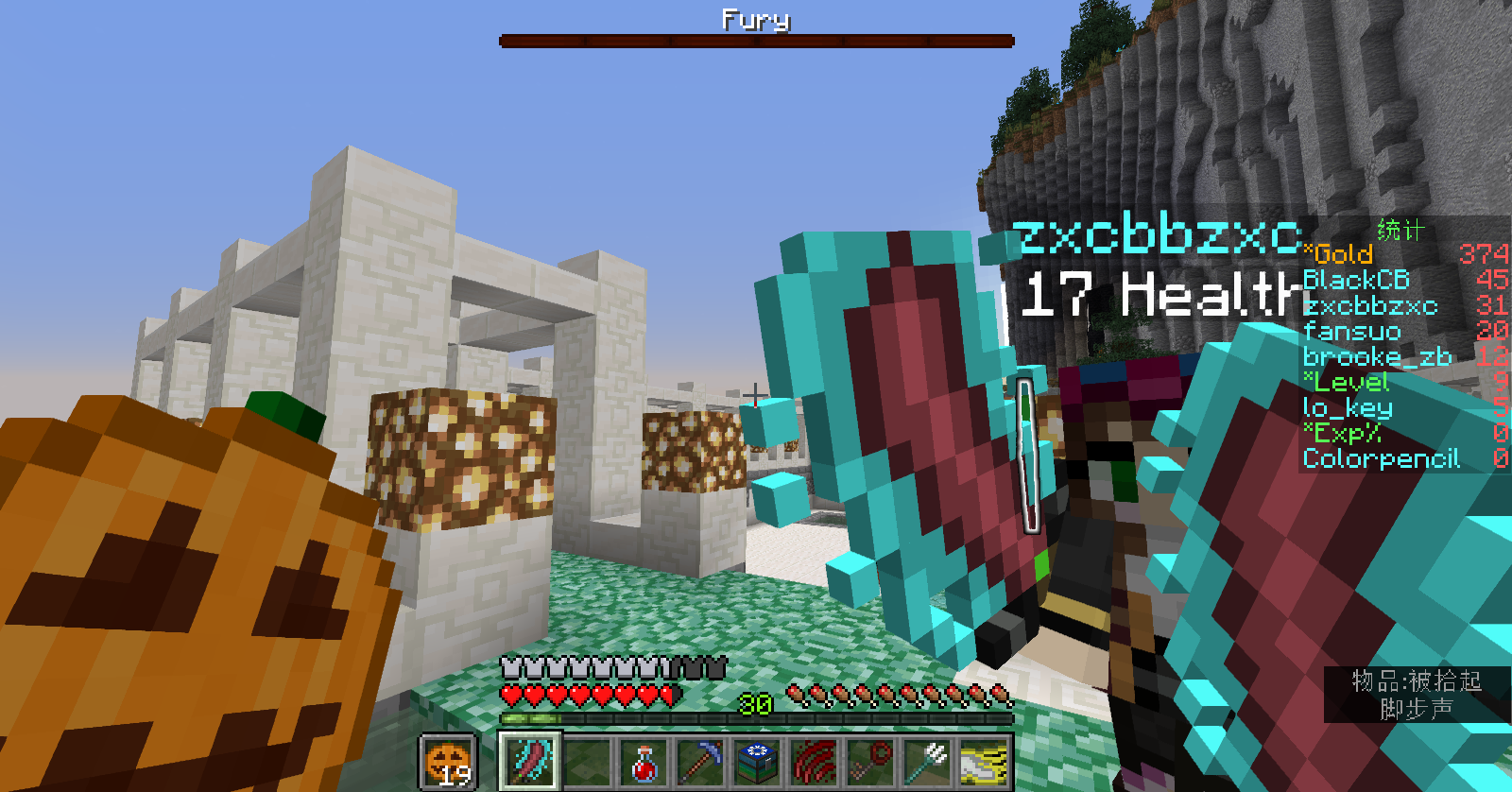This screenshot has width=1512, height=792.
Task: Select the yellow striped item slot
Action: (984, 762)
